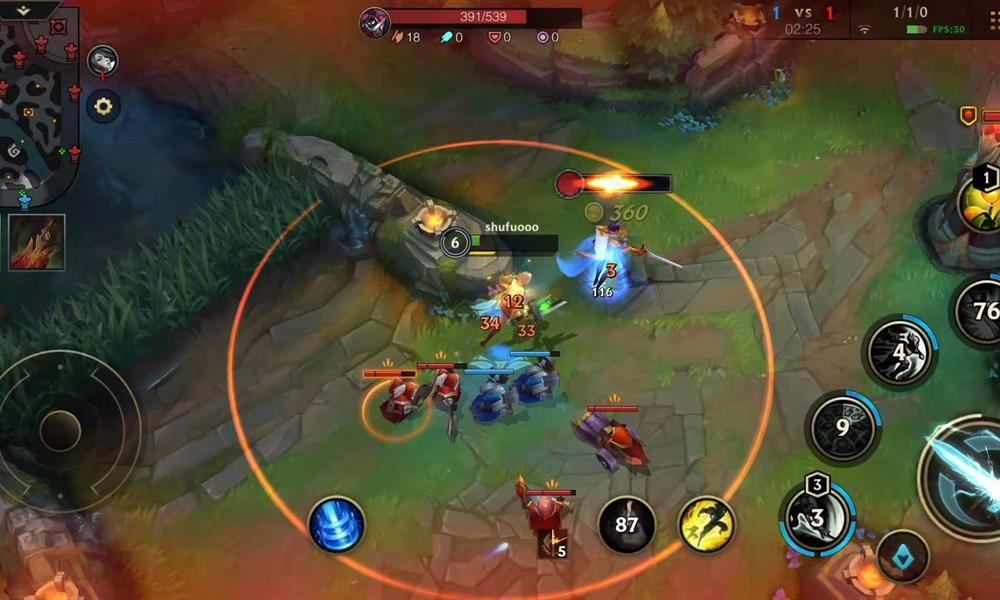Tap the ability showing cooldown 76
This screenshot has height=600, width=1000.
pyautogui.click(x=982, y=311)
